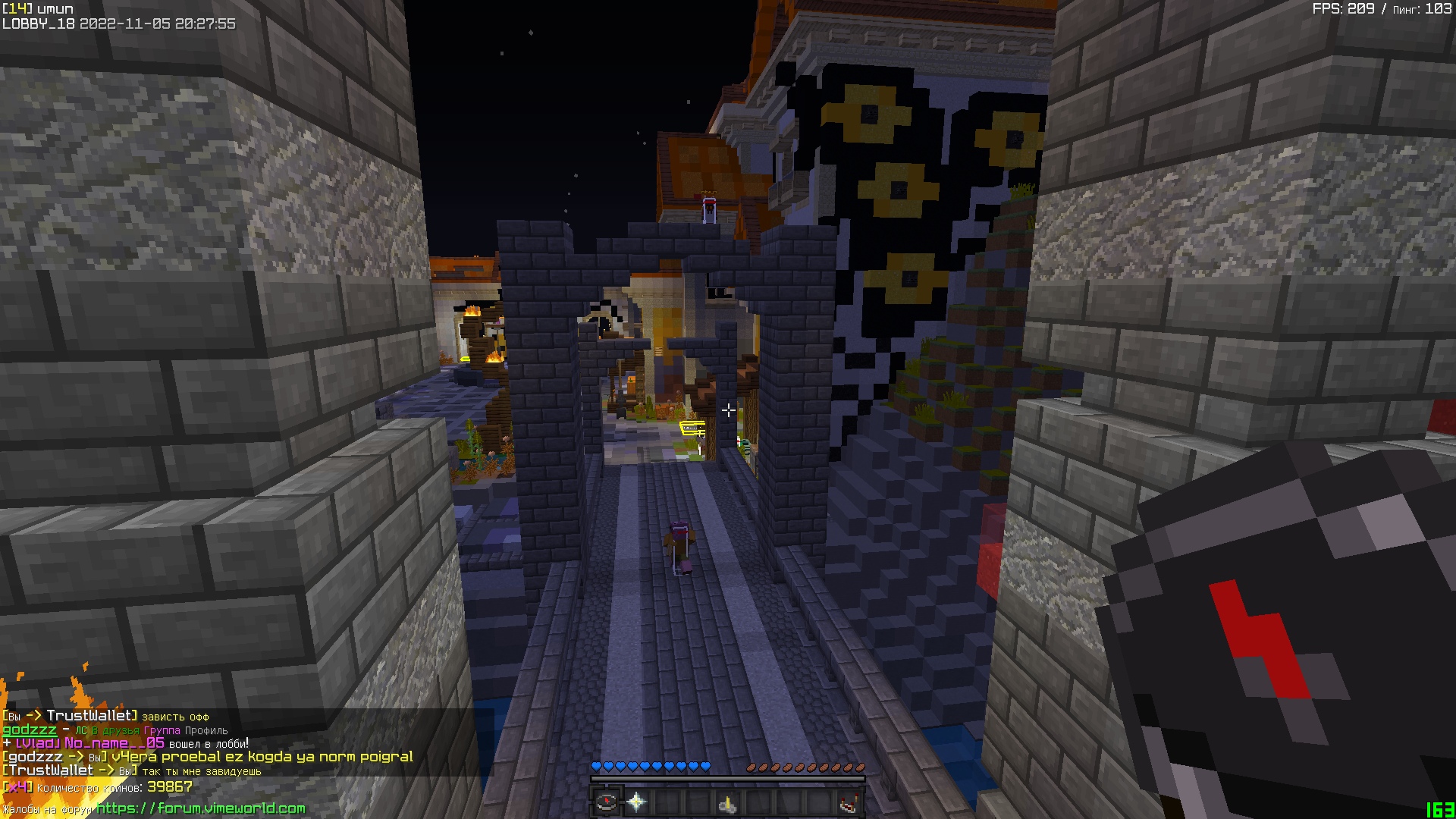Image resolution: width=1456 pixels, height=819 pixels.
Task: Click the No_name__05 name in chat
Action: [114, 743]
